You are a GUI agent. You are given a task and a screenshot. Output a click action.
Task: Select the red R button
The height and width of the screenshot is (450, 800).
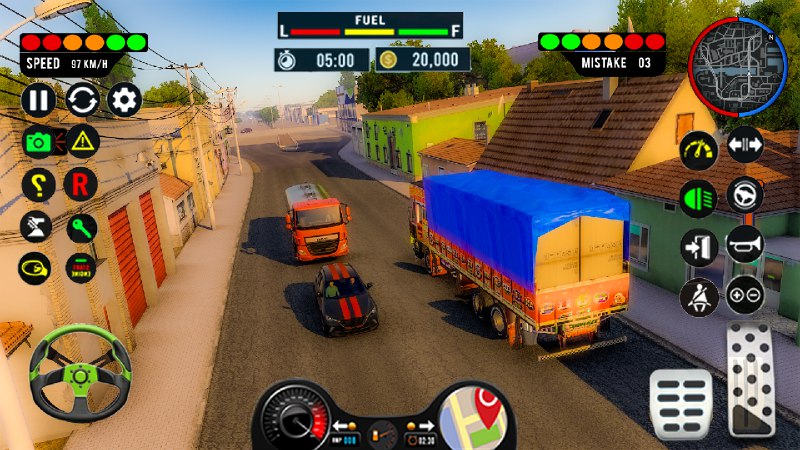[80, 184]
